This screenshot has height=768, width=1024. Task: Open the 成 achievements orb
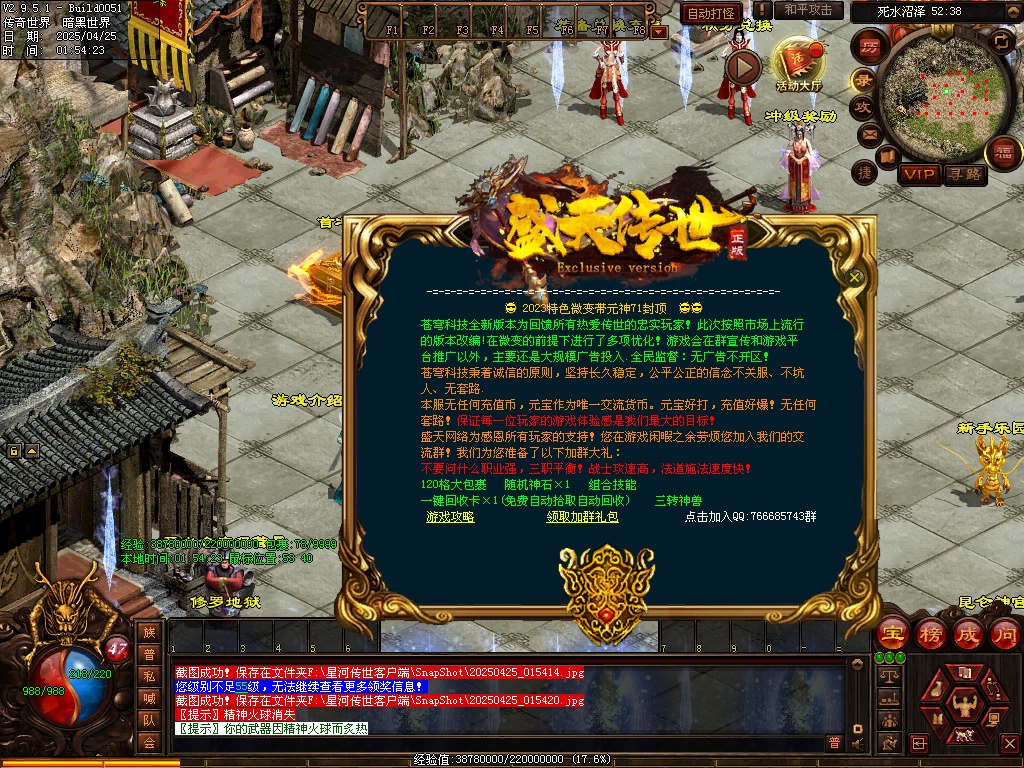(x=968, y=633)
